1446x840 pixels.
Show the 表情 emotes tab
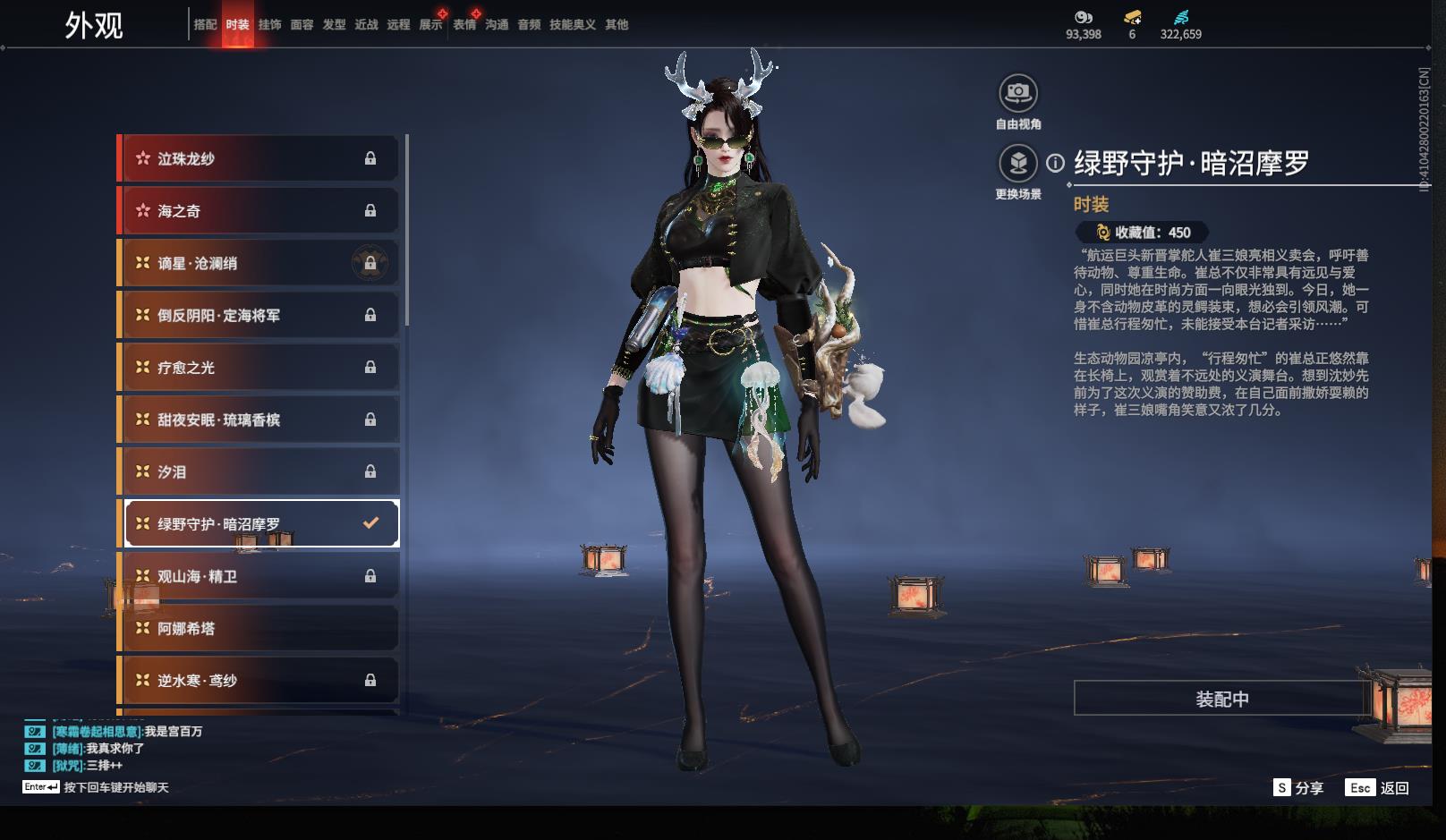pyautogui.click(x=464, y=24)
